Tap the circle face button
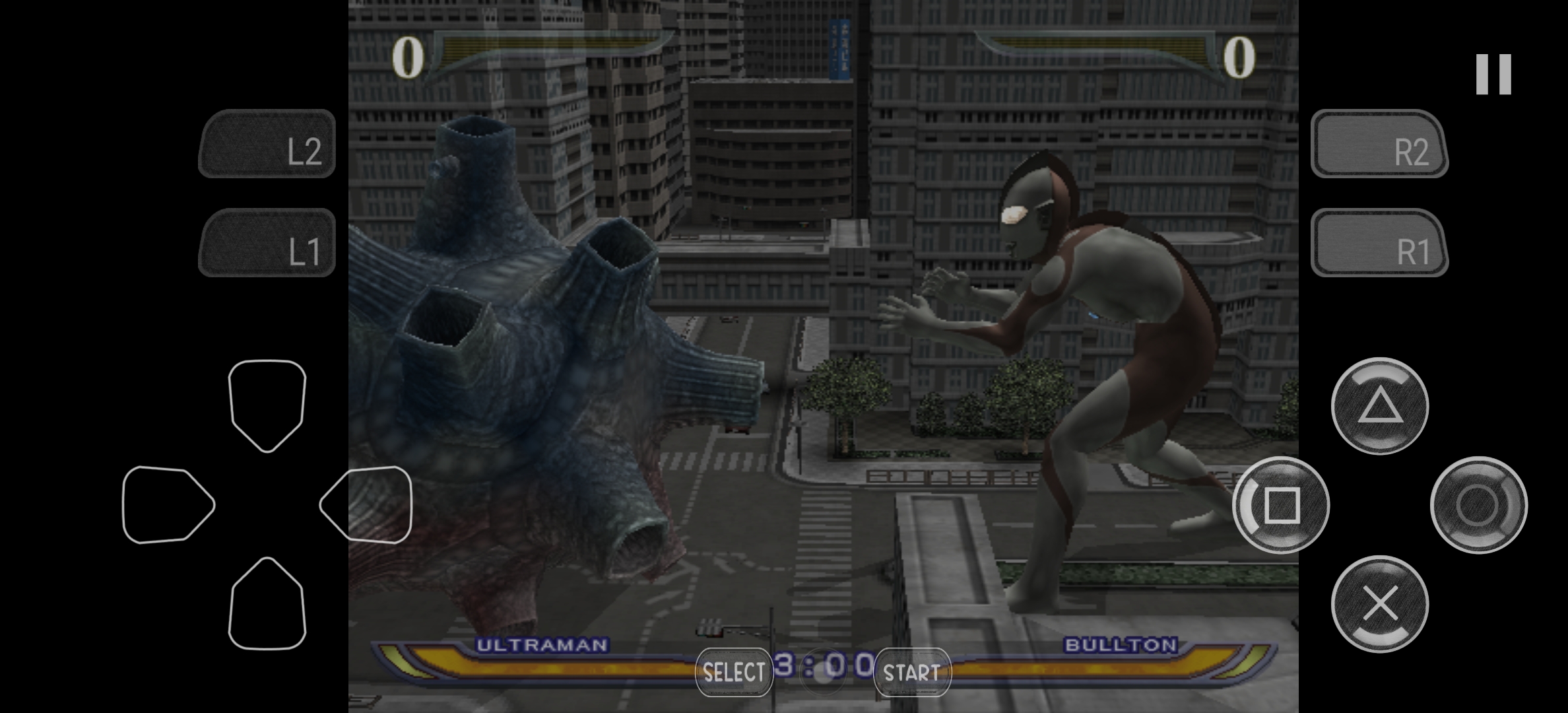 (1478, 505)
